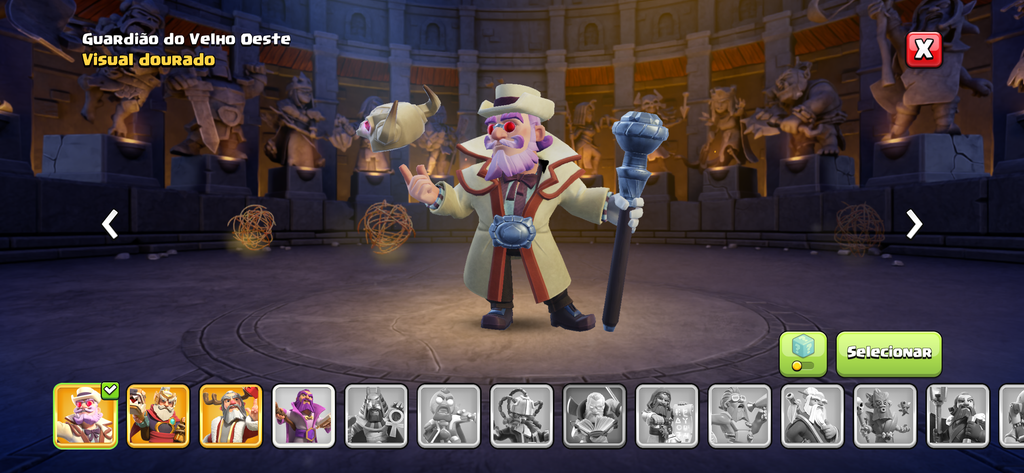Close the skin preview screen
The image size is (1024, 473).
[x=923, y=48]
